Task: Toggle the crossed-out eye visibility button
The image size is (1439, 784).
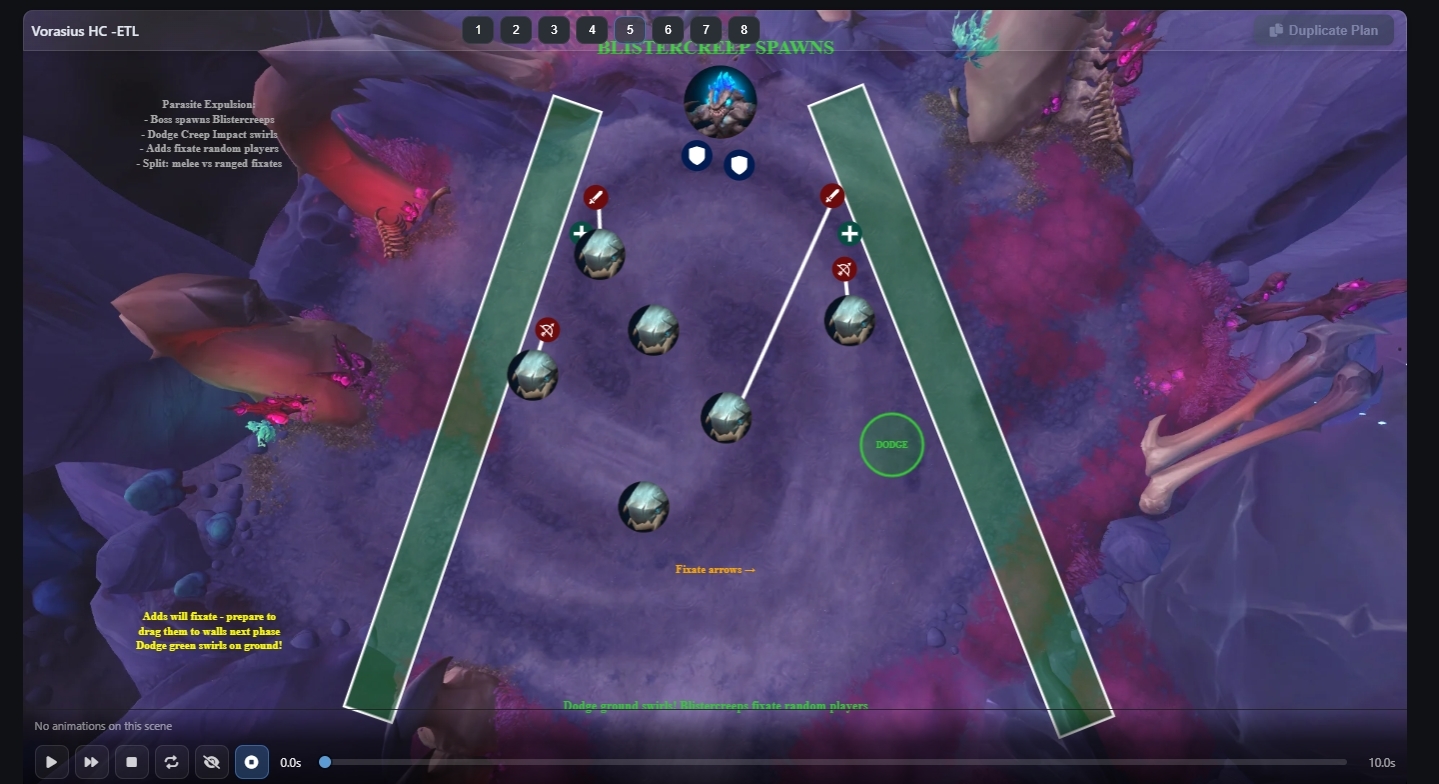Action: pyautogui.click(x=211, y=762)
